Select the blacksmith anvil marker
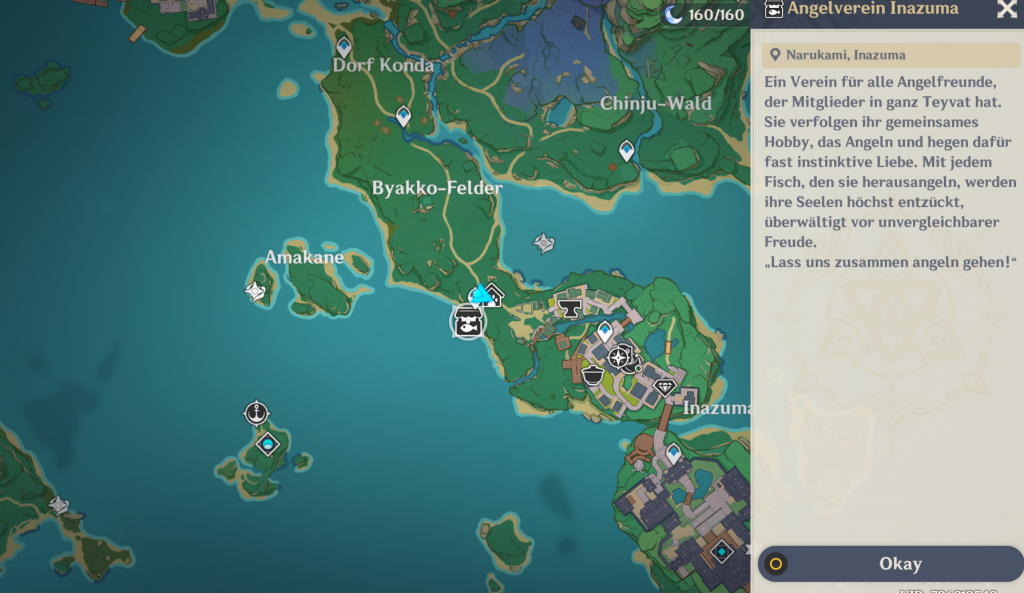1024x593 pixels. [571, 308]
